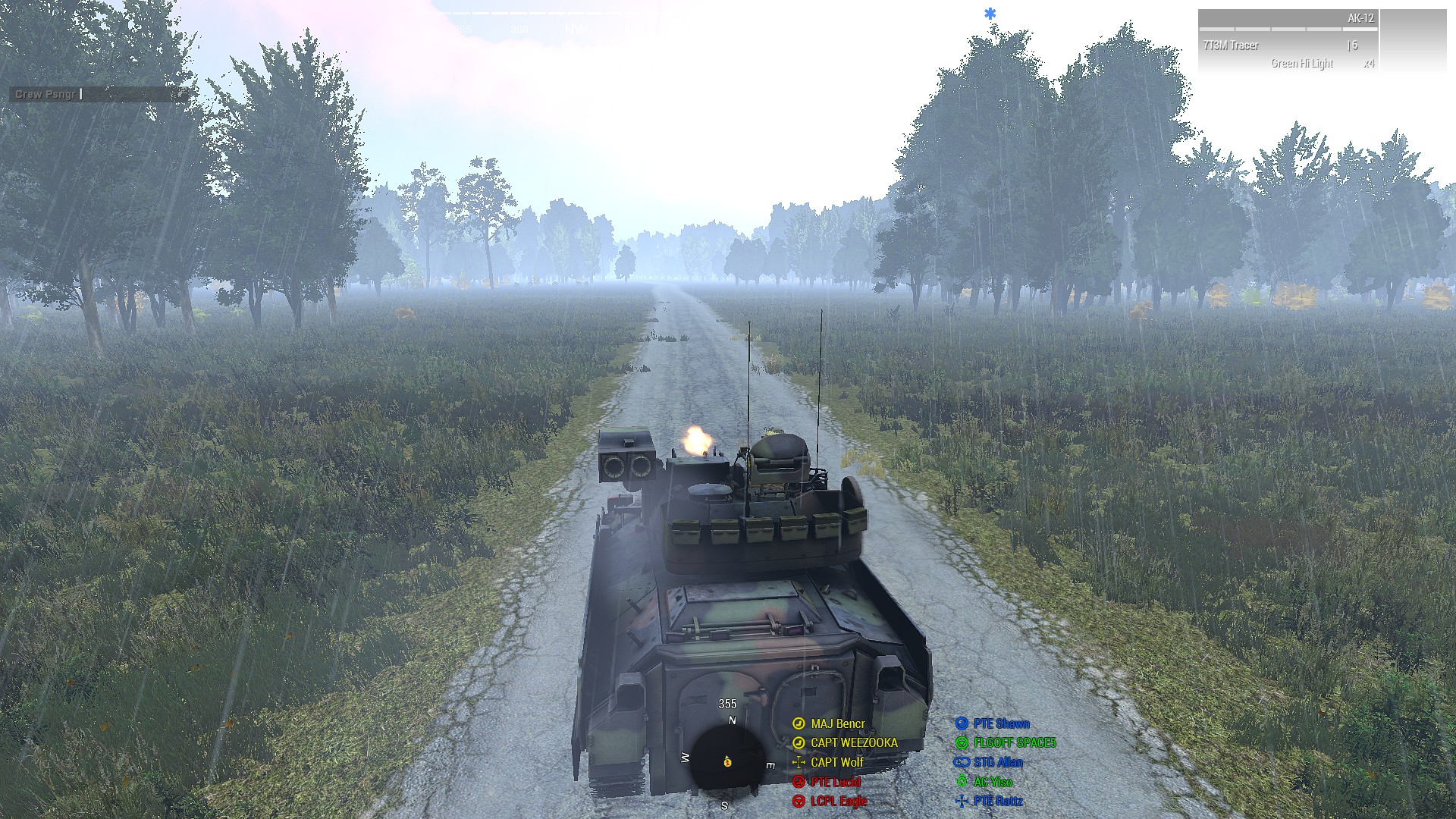Viewport: 1456px width, 819px height.
Task: Click PTE Lucid's red turret icon
Action: click(797, 781)
